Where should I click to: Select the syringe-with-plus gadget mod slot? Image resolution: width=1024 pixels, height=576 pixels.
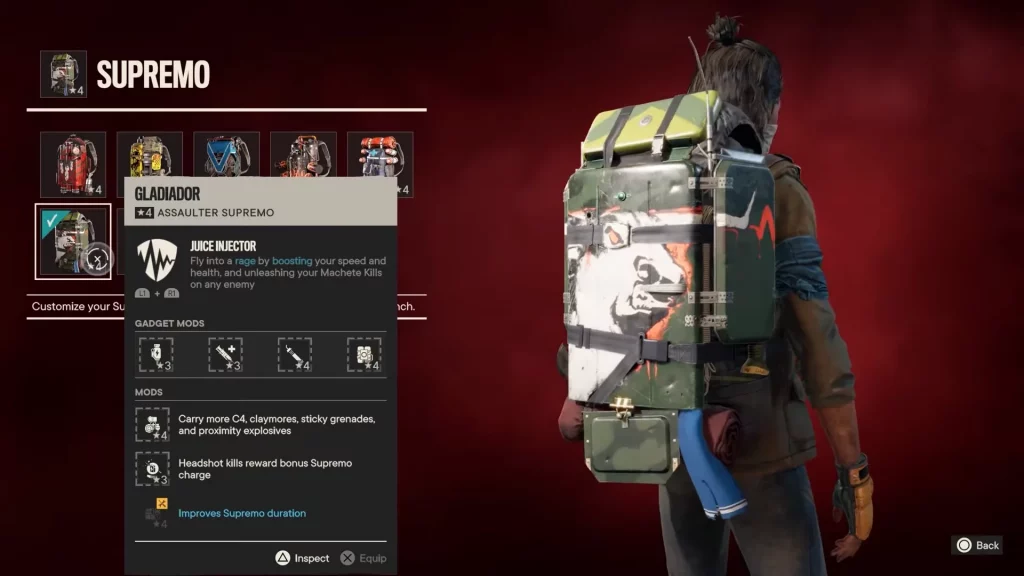pos(225,354)
